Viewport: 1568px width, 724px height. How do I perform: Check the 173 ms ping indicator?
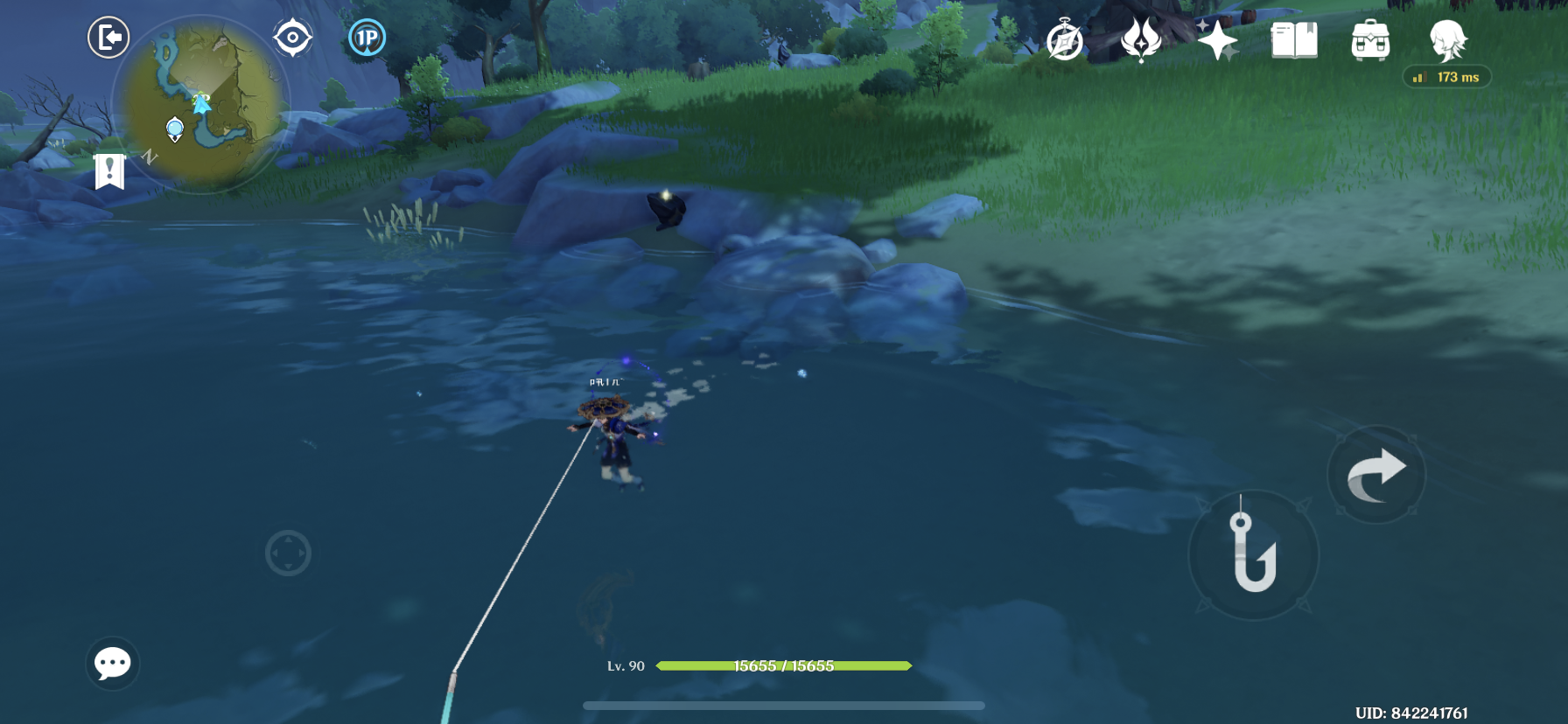1448,77
